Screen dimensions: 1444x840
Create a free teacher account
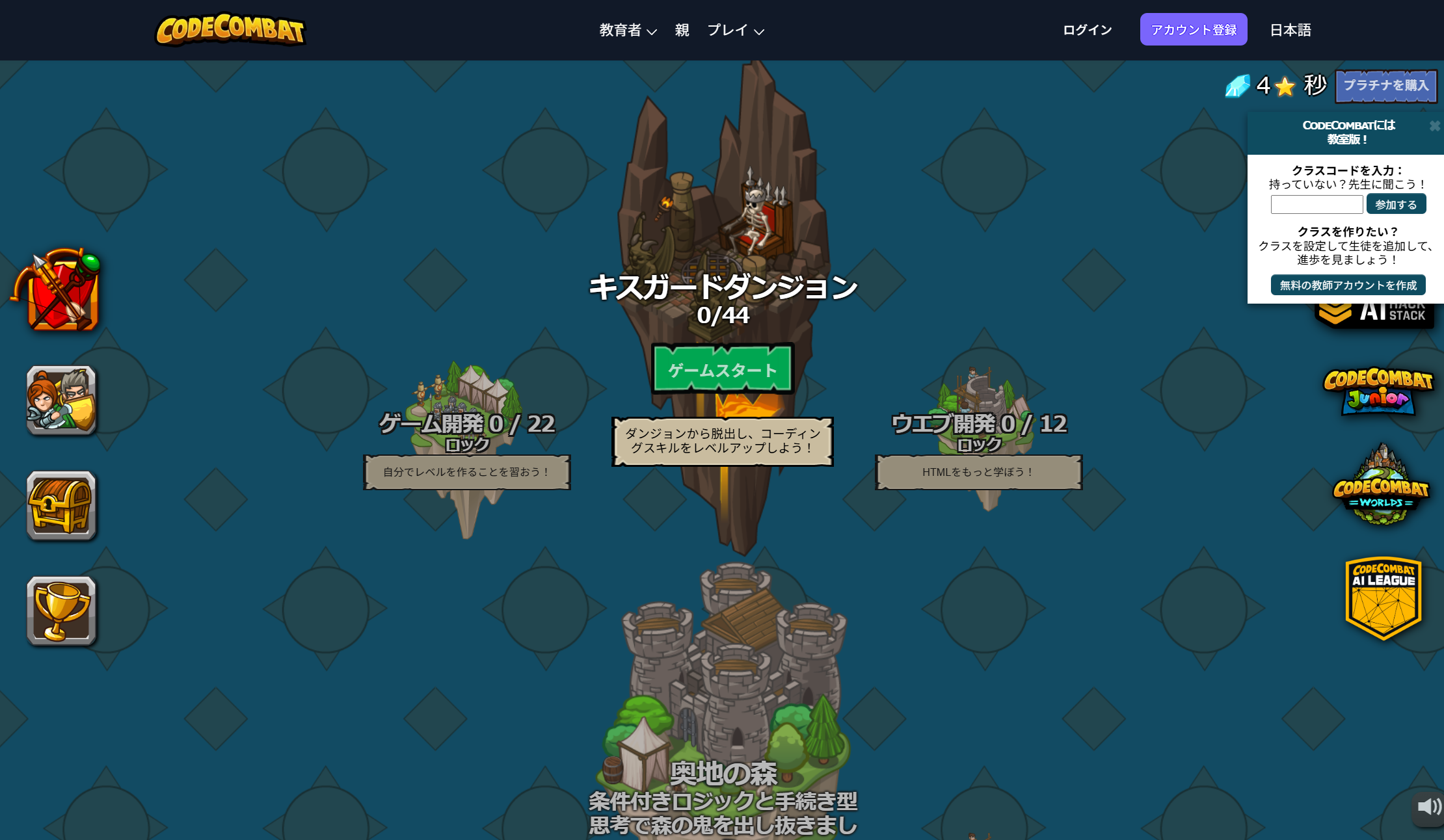coord(1348,285)
